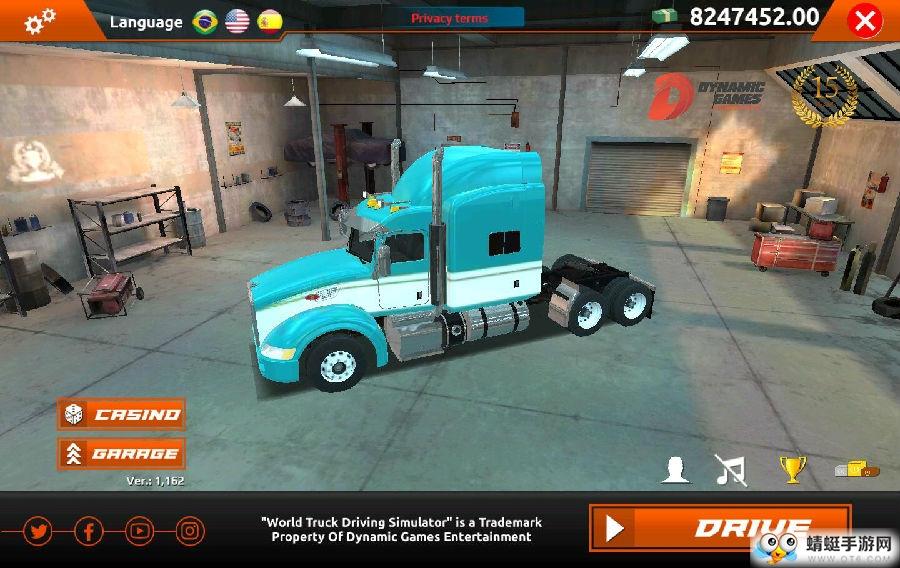Switch language to the US flag
The width and height of the screenshot is (900, 568).
(x=237, y=21)
